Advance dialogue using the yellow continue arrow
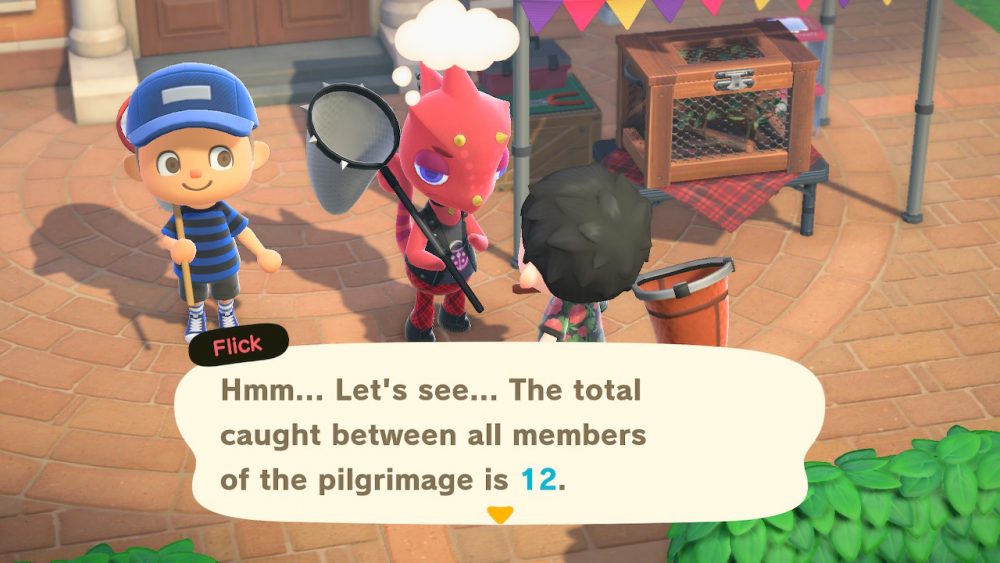 tap(499, 515)
